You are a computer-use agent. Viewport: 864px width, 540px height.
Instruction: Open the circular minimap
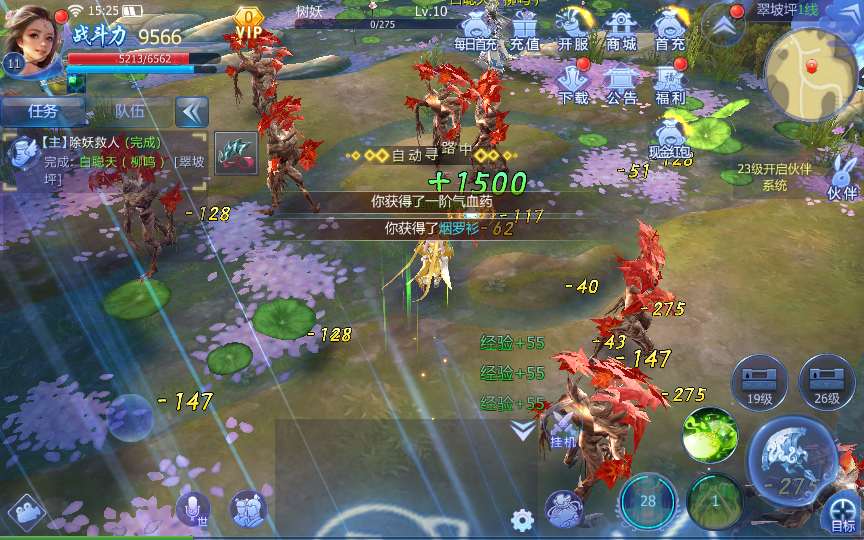point(811,70)
